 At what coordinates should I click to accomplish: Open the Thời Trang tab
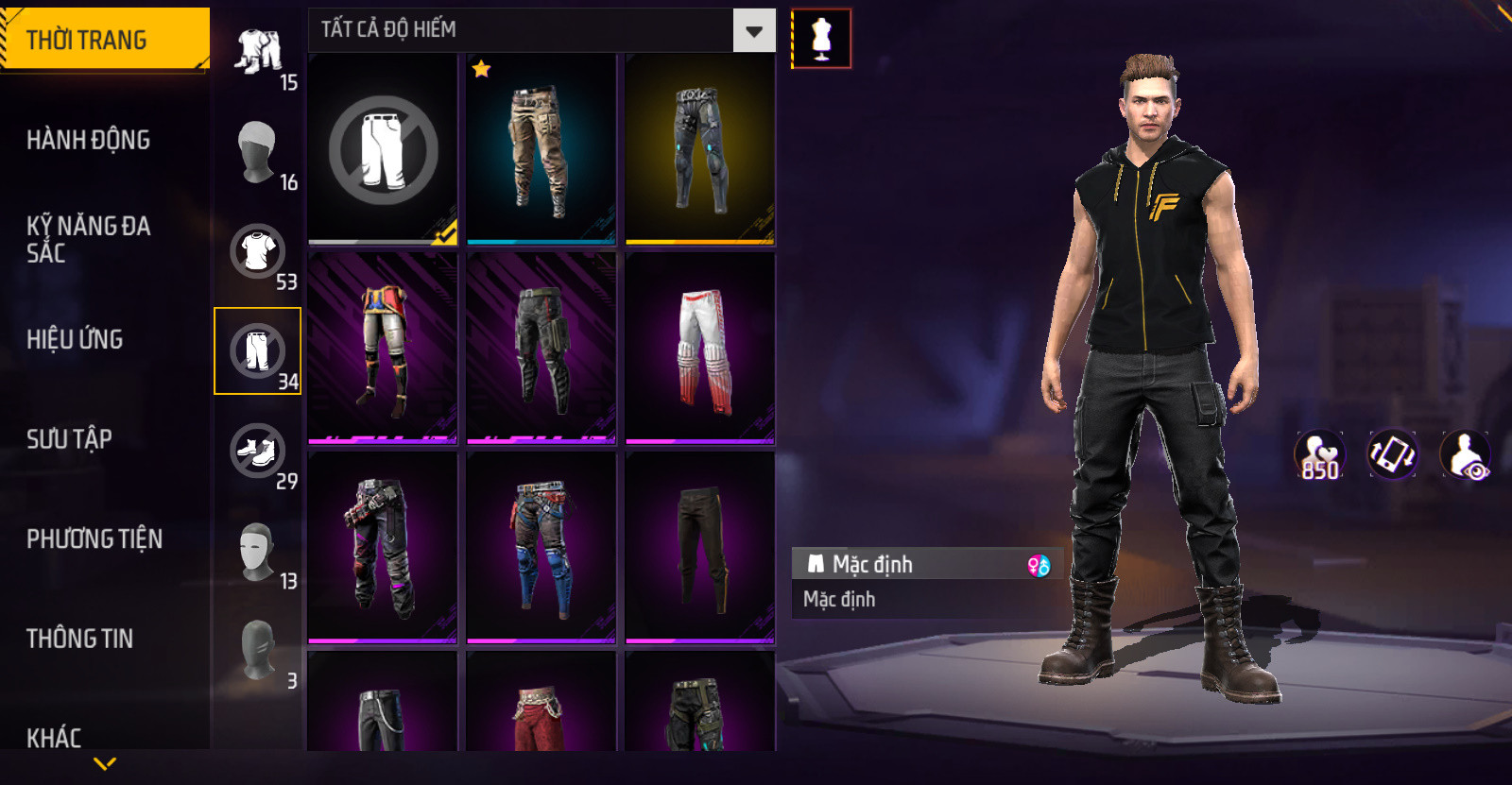[104, 40]
